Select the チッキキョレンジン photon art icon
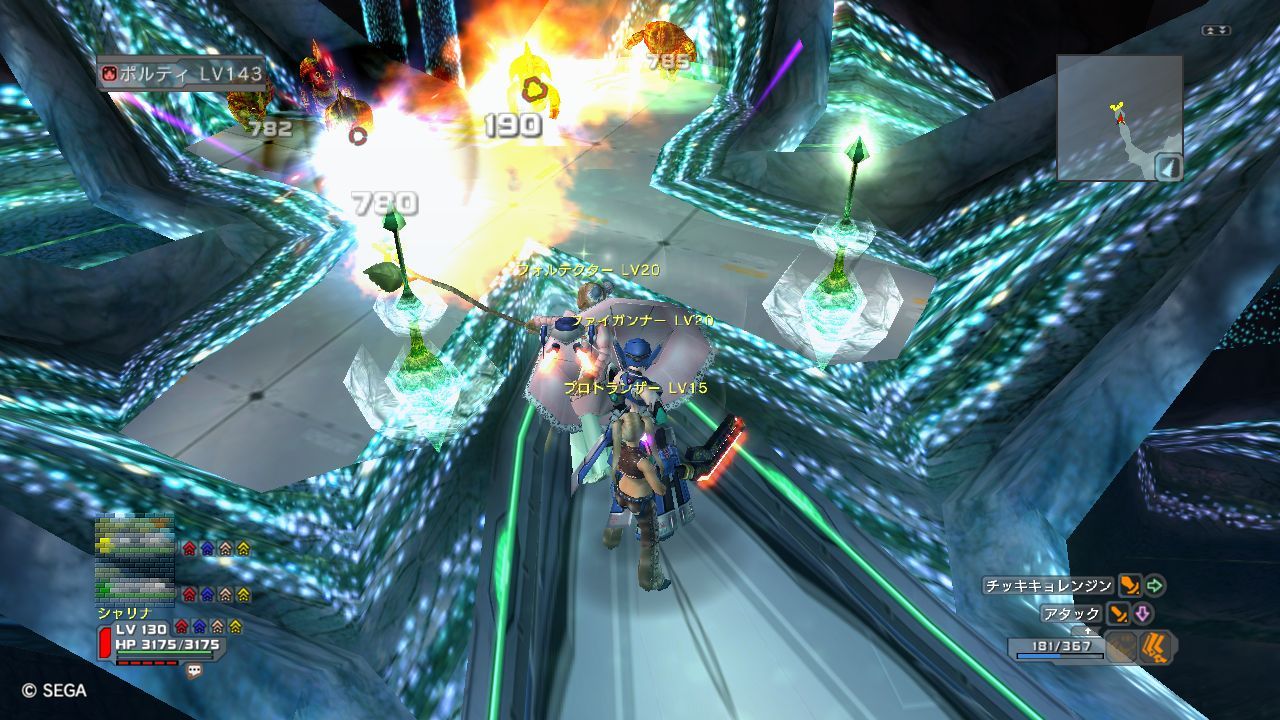This screenshot has height=720, width=1280. (x=1130, y=586)
